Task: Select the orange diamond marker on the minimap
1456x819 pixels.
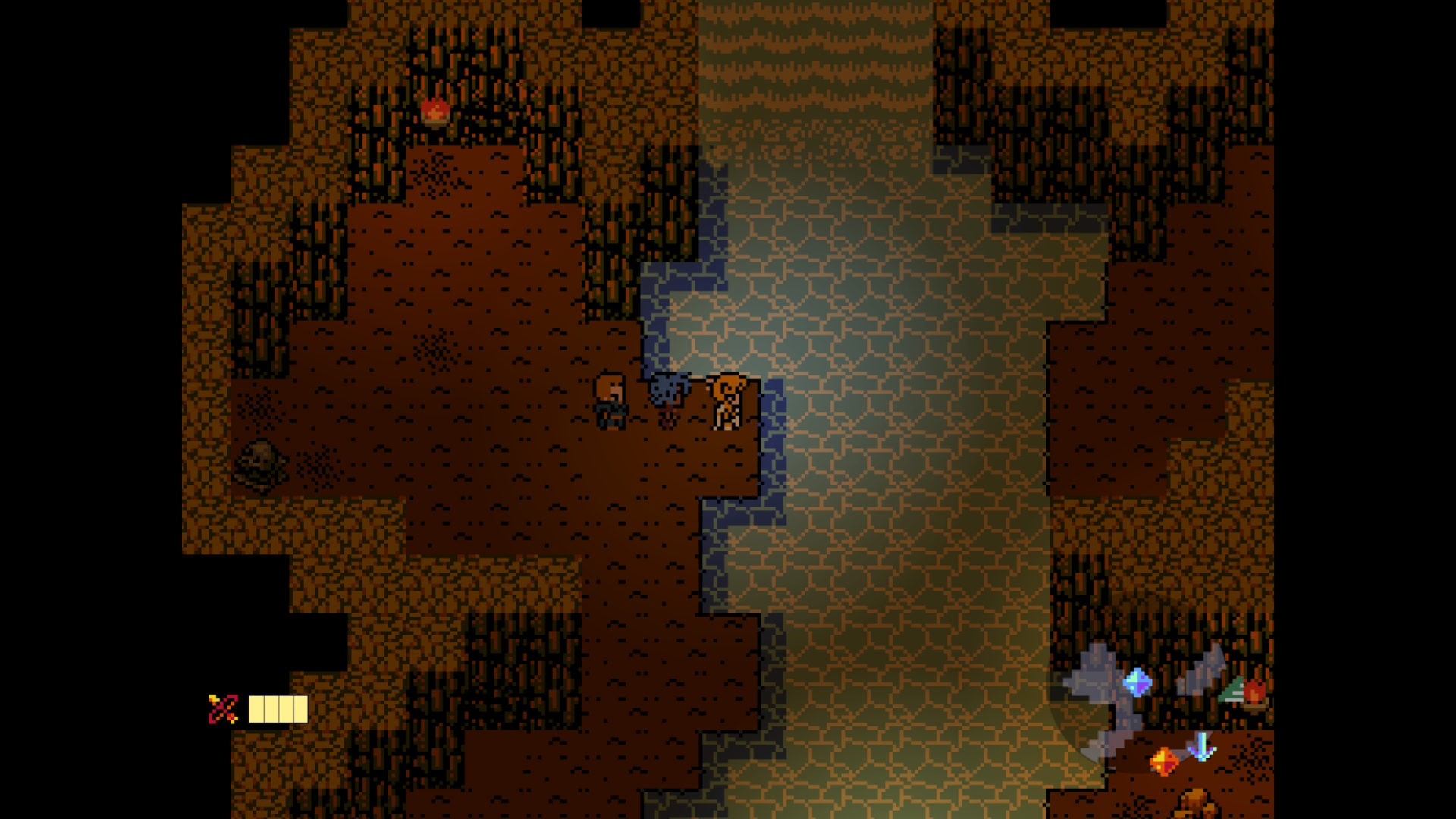Action: tap(1163, 760)
